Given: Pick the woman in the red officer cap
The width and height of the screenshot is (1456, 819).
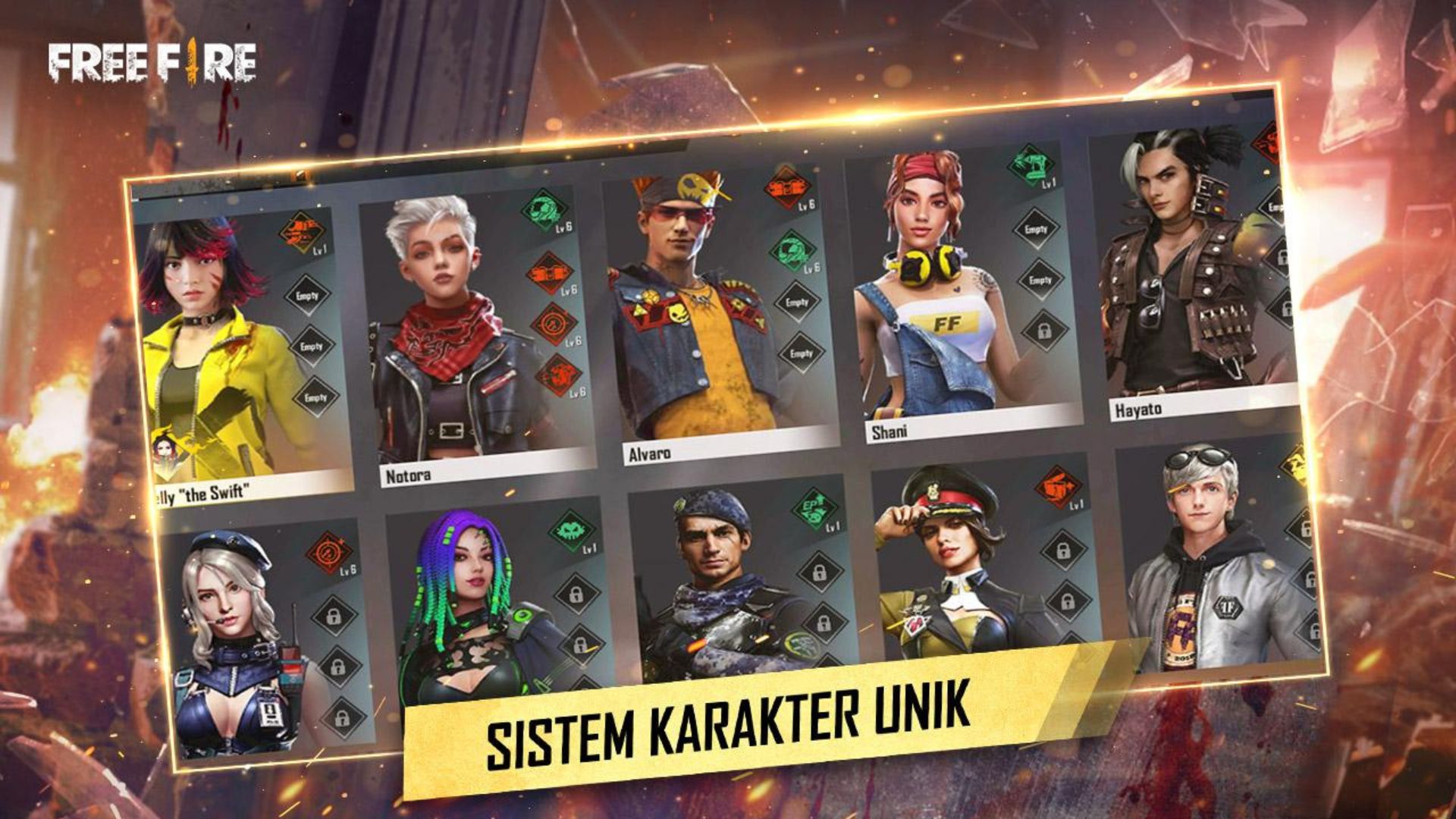Looking at the screenshot, I should pos(955,561).
